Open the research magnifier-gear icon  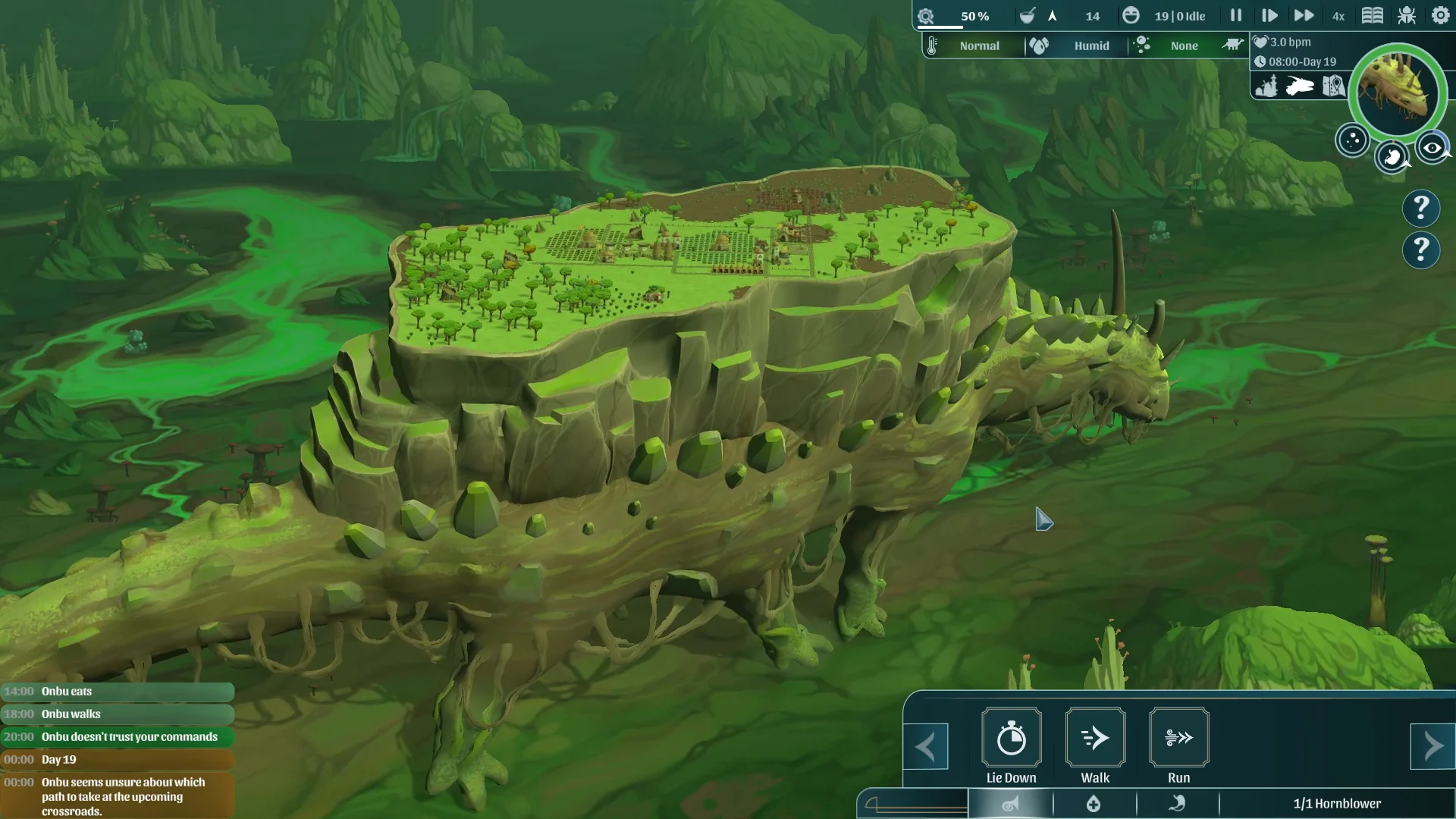926,16
